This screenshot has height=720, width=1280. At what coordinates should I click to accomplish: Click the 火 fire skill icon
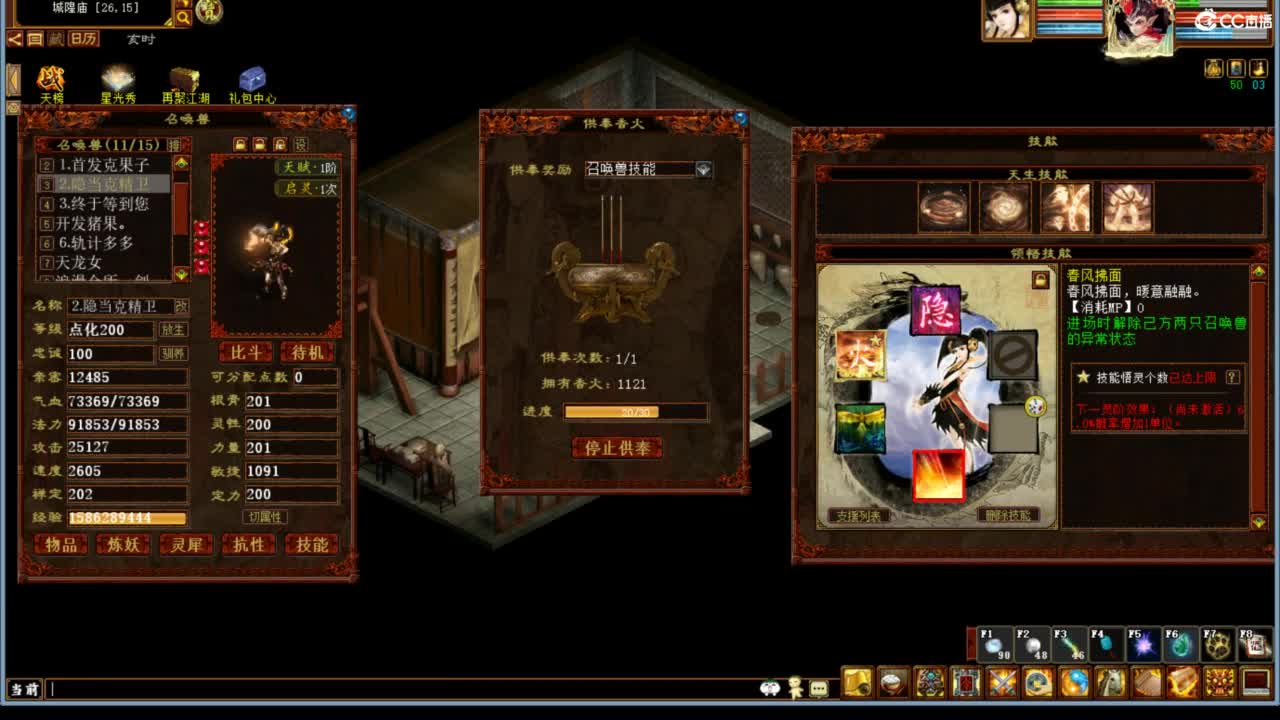859,355
